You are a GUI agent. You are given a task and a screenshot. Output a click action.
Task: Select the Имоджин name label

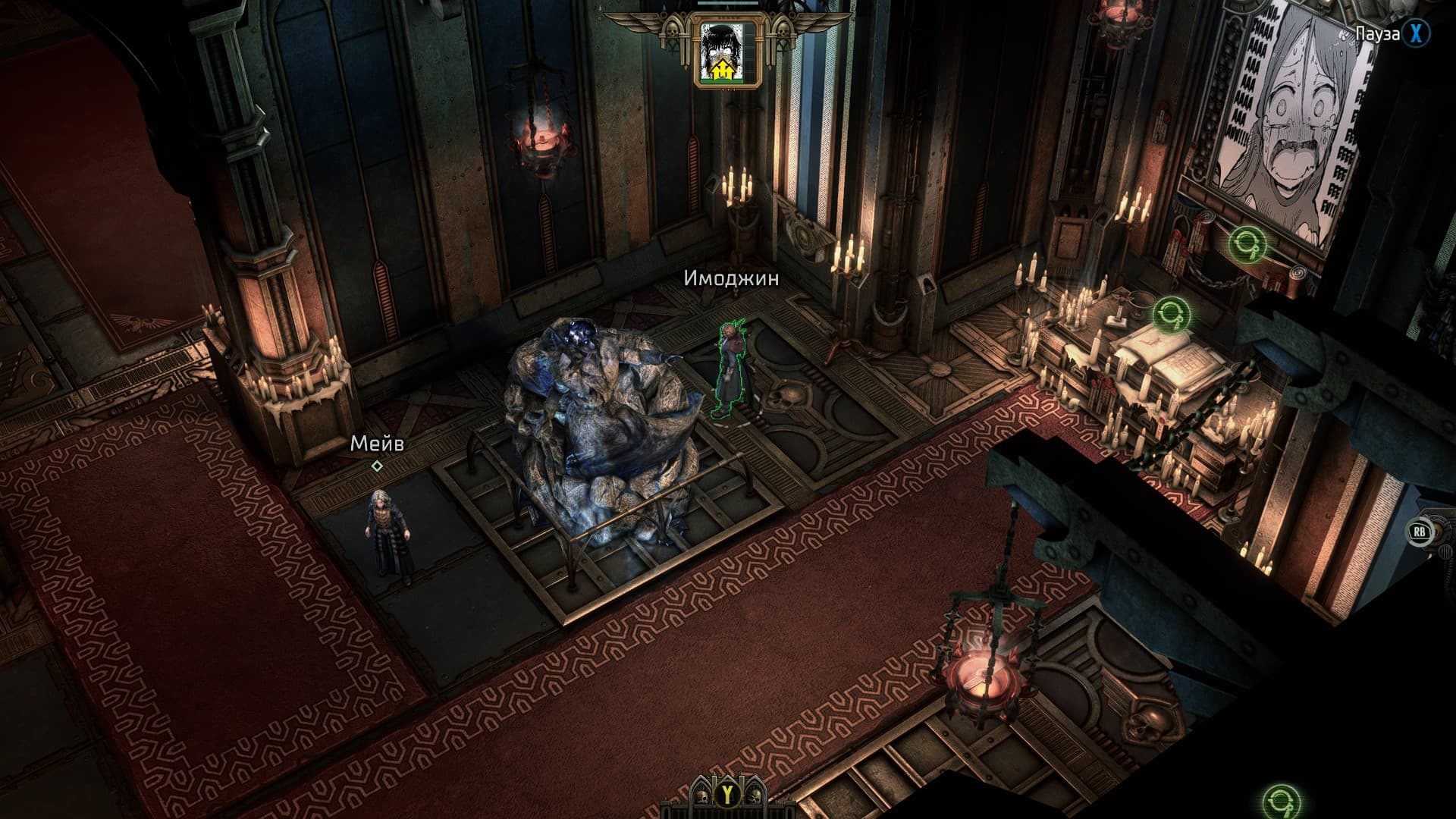[731, 278]
